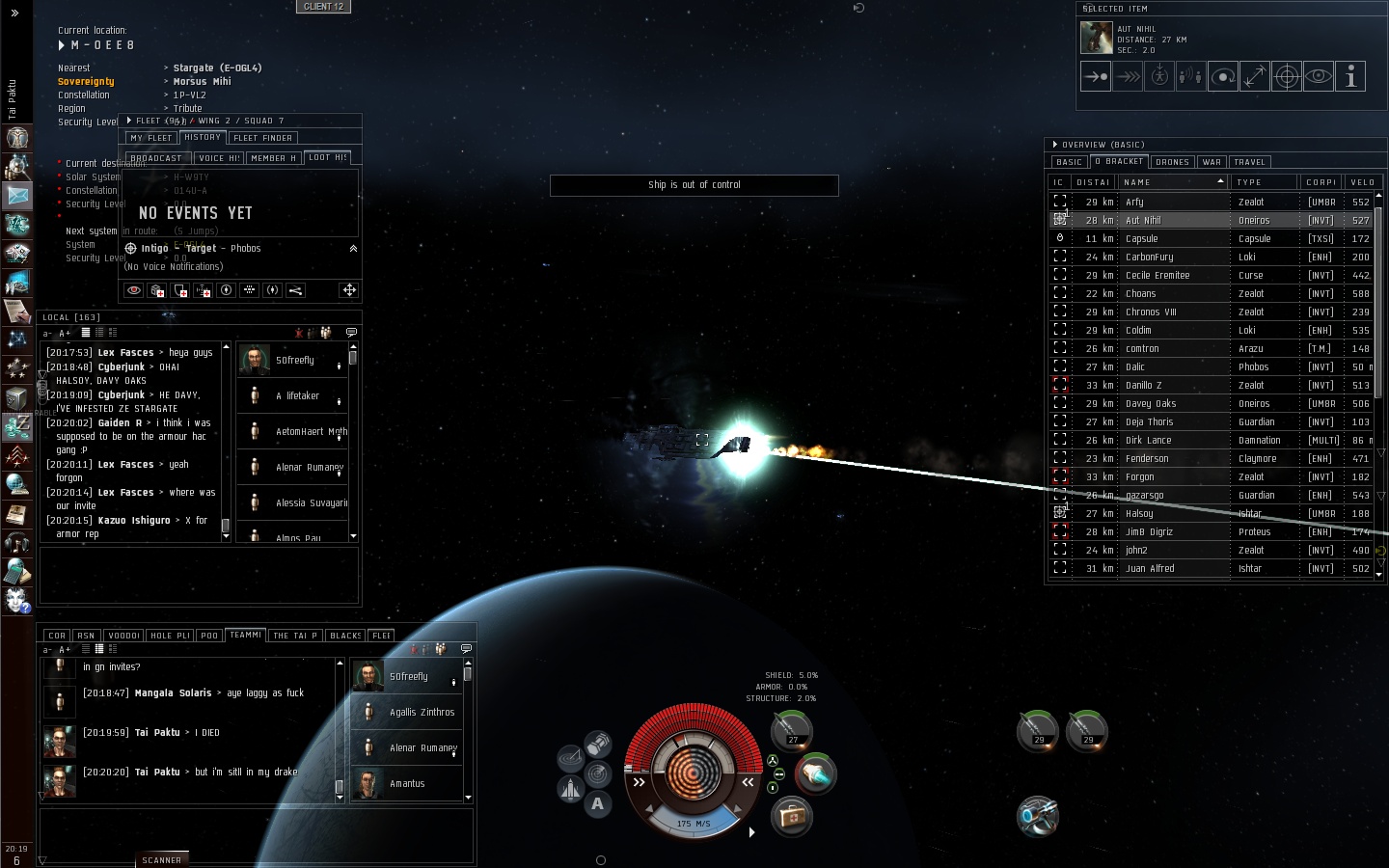Image resolution: width=1389 pixels, height=868 pixels.
Task: Switch to the Blacks chat channel tab
Action: point(345,636)
